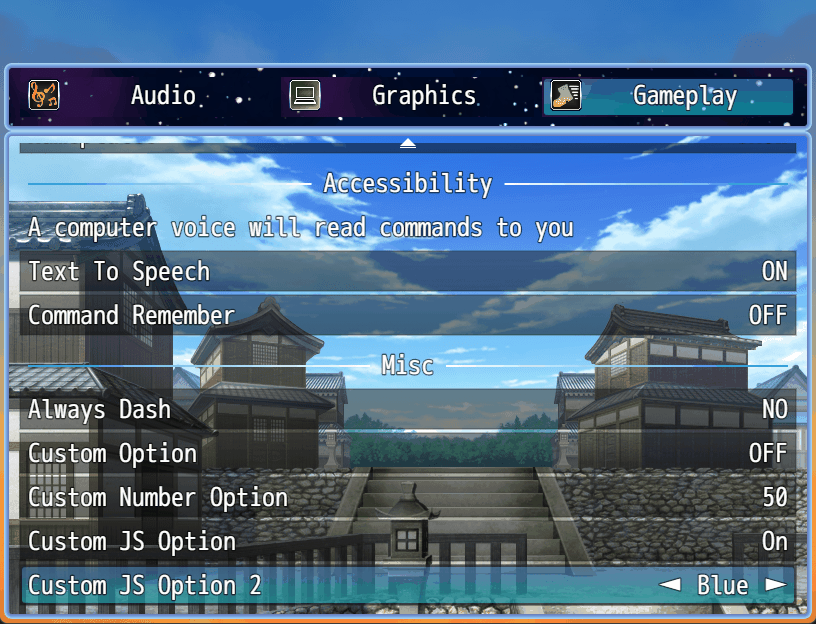Change the Always Dash option
816x624 pixels.
[408, 409]
